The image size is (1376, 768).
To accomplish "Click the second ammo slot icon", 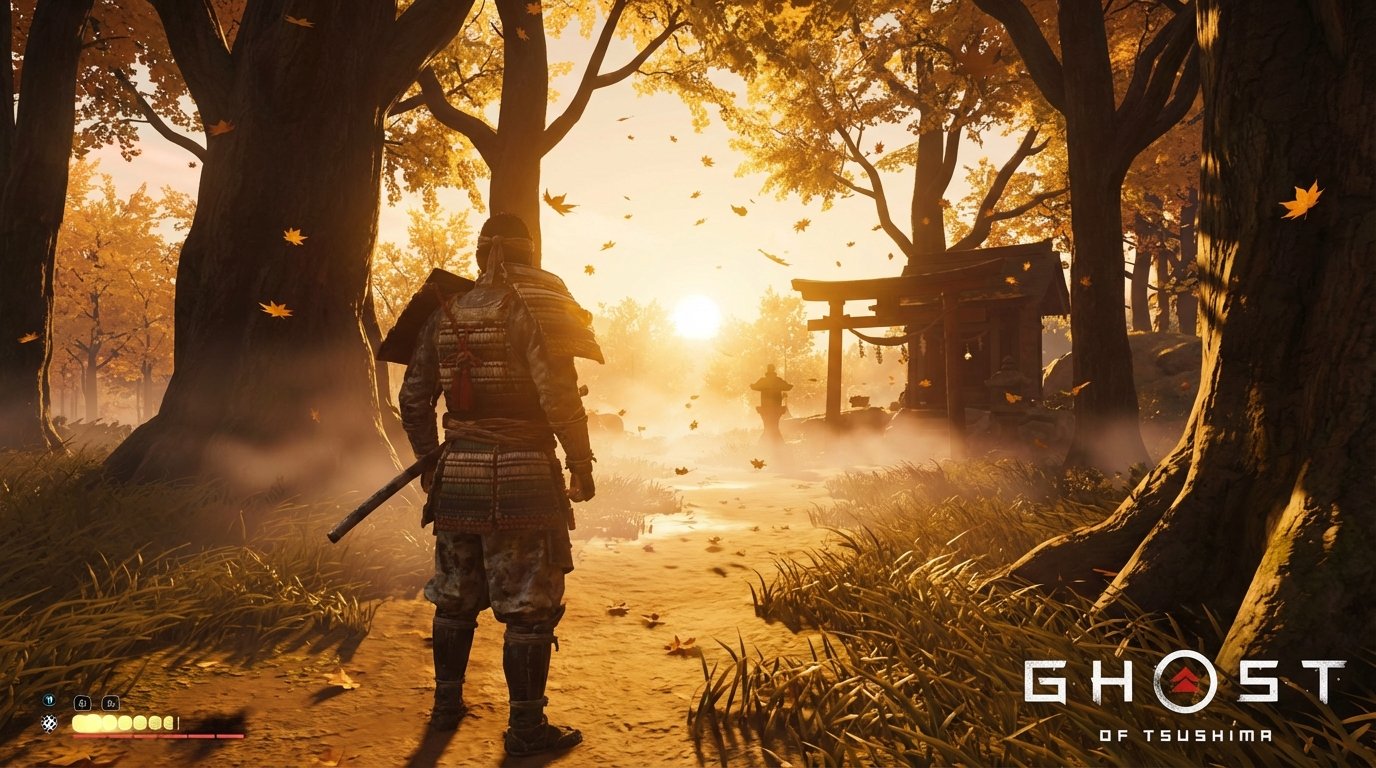I will tap(110, 703).
